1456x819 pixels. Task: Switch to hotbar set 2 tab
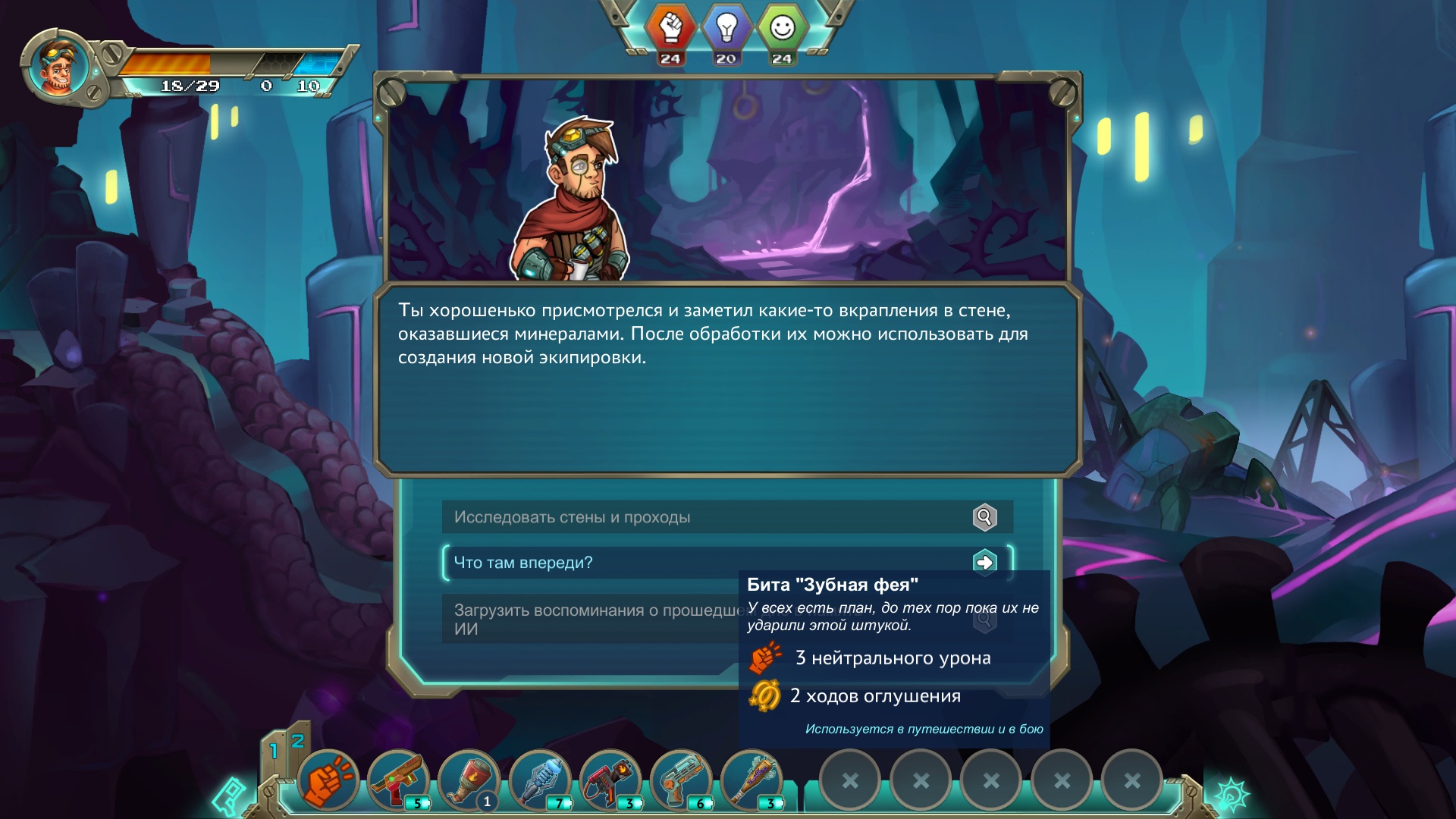pyautogui.click(x=298, y=741)
